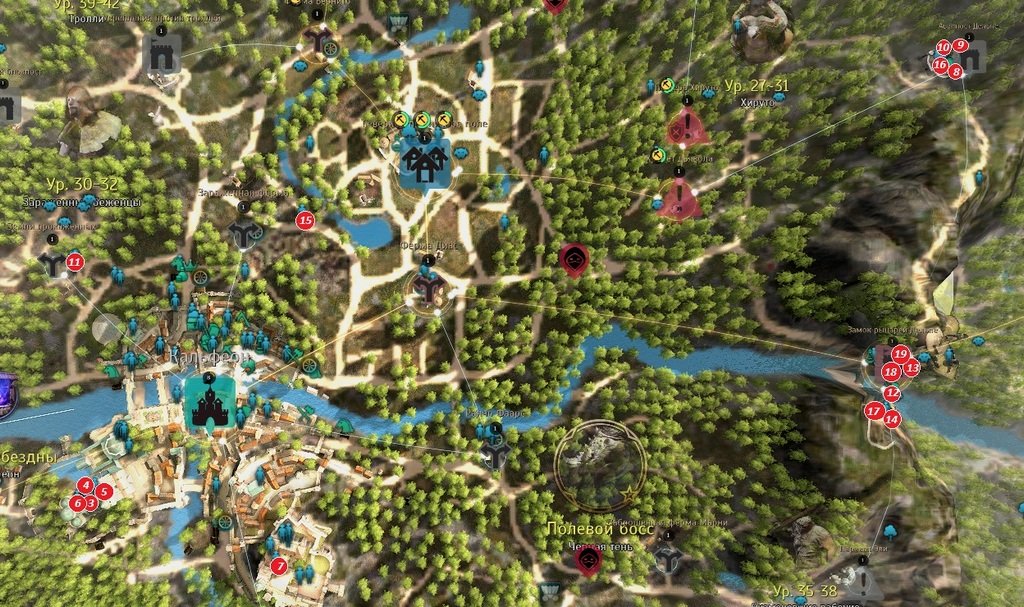This screenshot has width=1024, height=607.
Task: Select the field boss circular portrait
Action: point(599,463)
